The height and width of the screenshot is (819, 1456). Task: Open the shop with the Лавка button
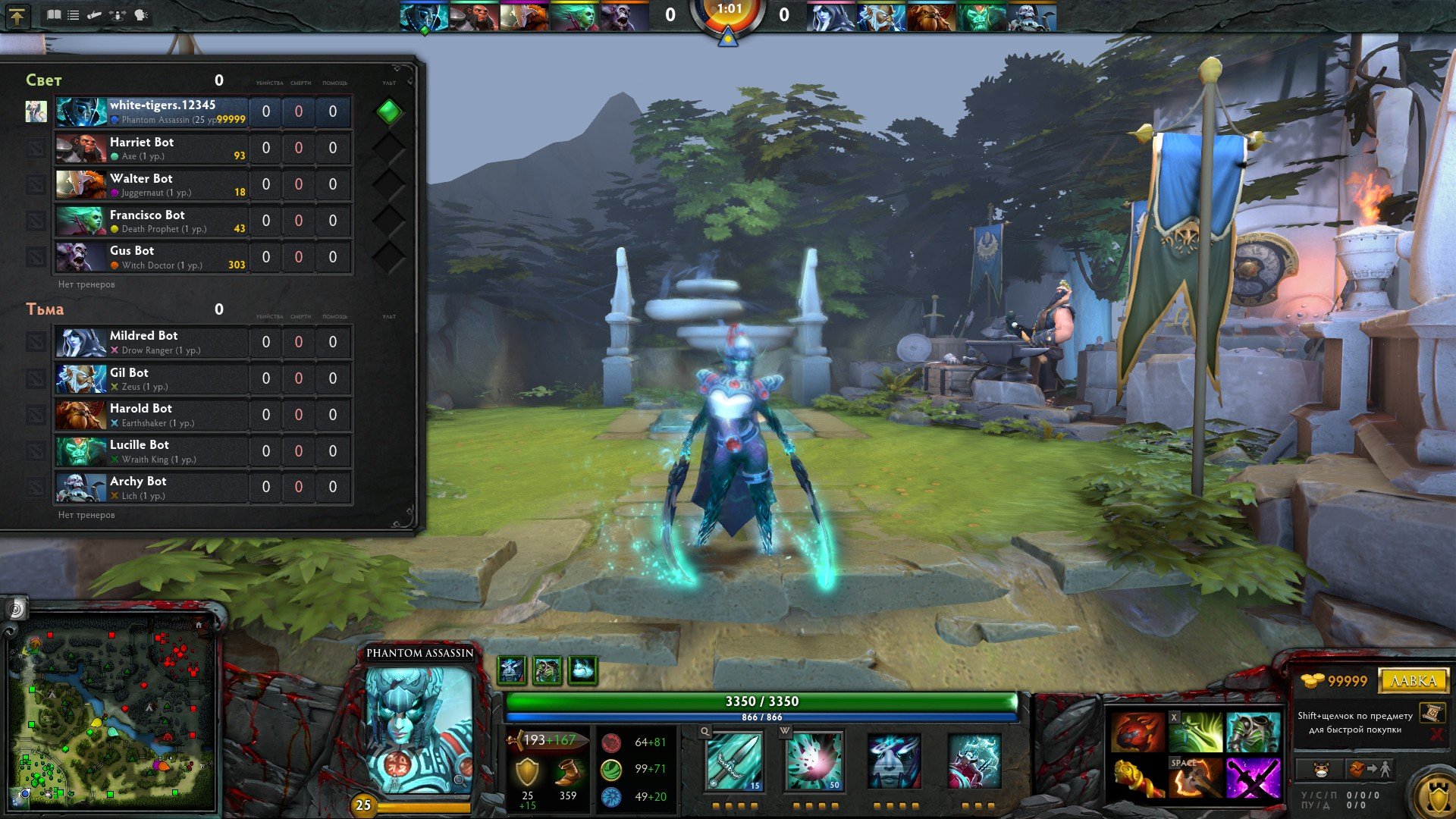(x=1413, y=680)
